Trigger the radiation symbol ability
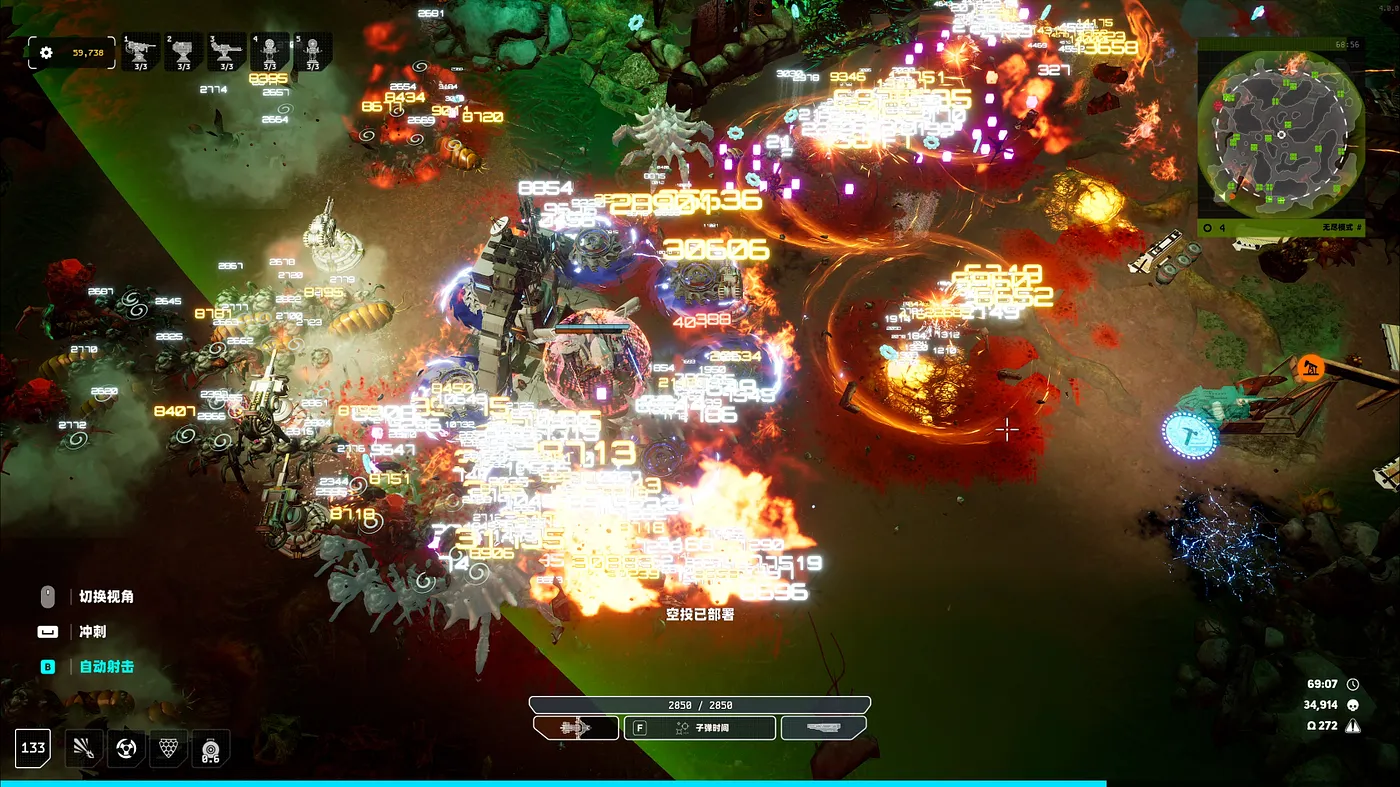This screenshot has width=1400, height=787. [126, 748]
